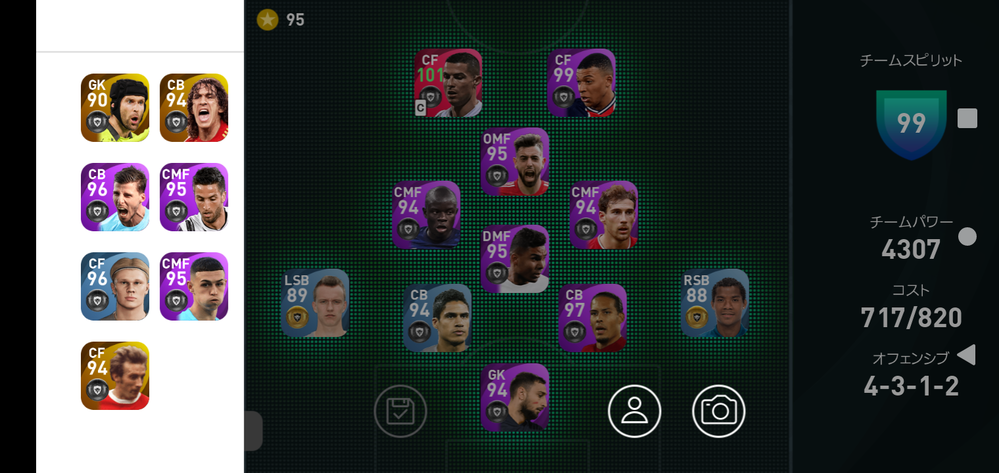Choose the substitute CB 96 card
The width and height of the screenshot is (999, 473).
coord(115,197)
